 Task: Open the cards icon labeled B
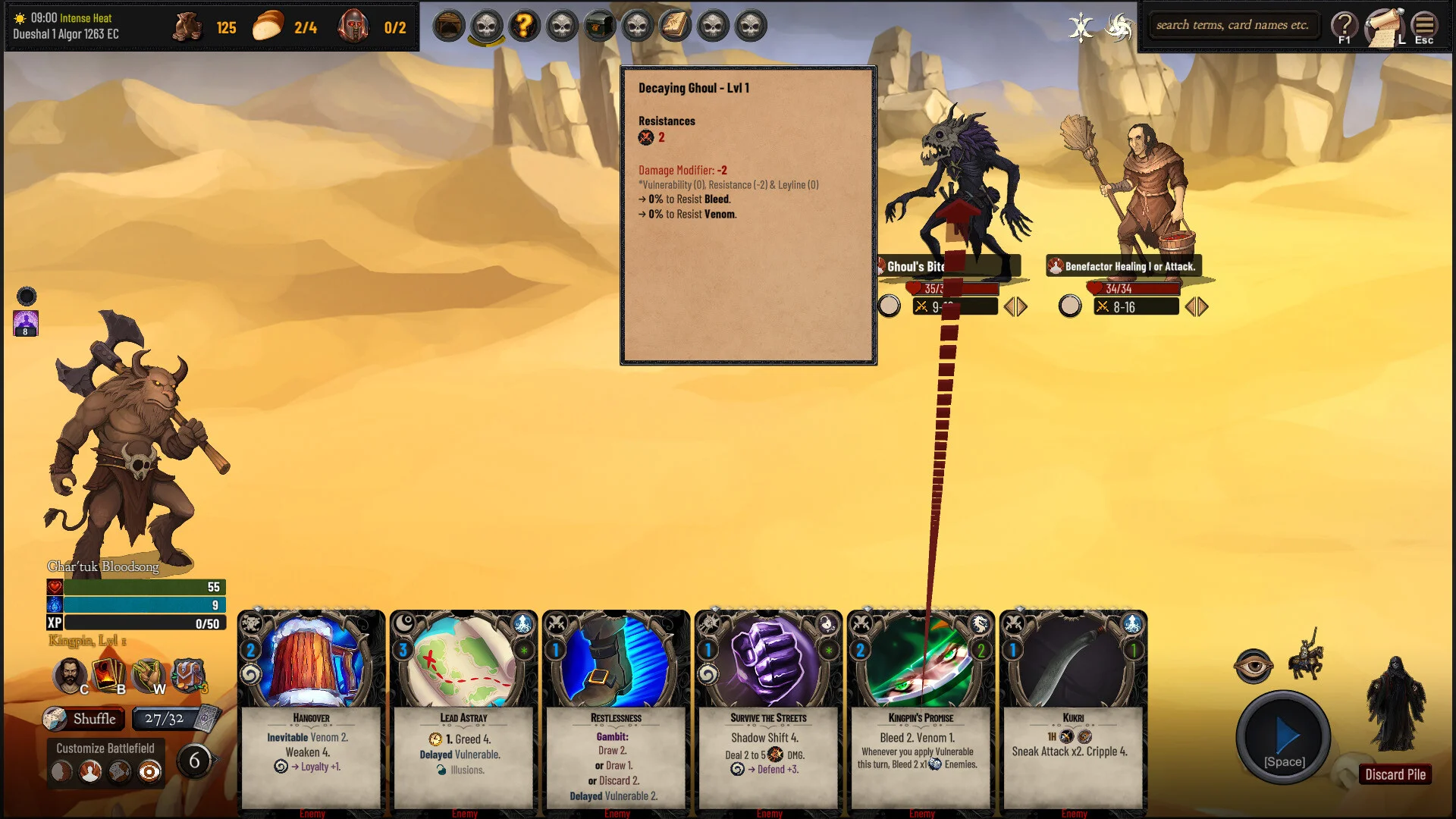(x=108, y=674)
